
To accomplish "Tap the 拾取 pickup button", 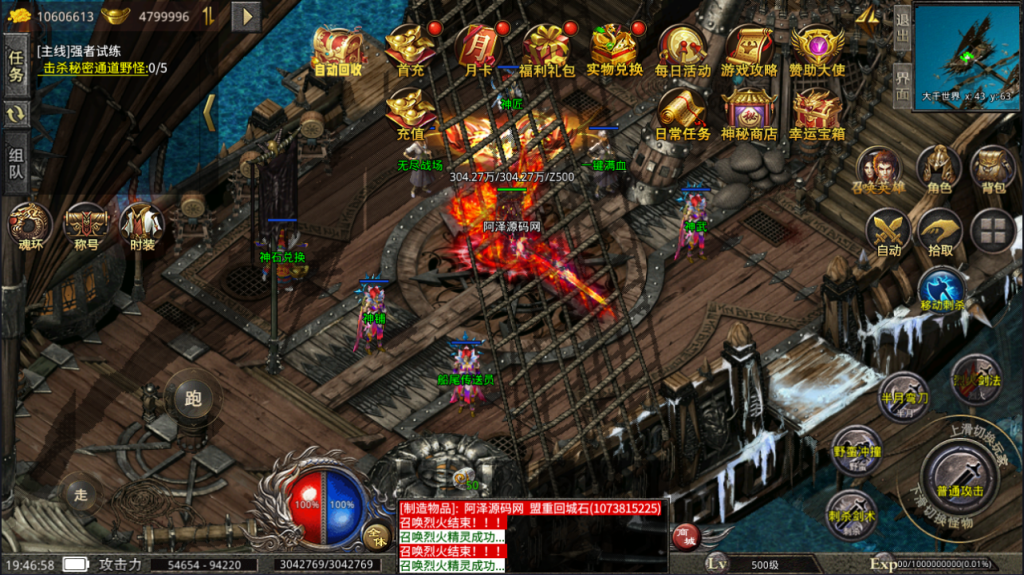I will [x=939, y=232].
